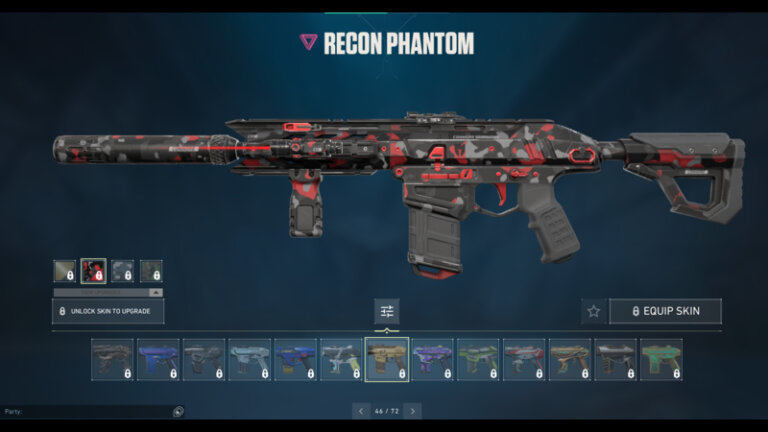The width and height of the screenshot is (768, 432).
Task: Go to the next skin page arrow
Action: tap(412, 411)
